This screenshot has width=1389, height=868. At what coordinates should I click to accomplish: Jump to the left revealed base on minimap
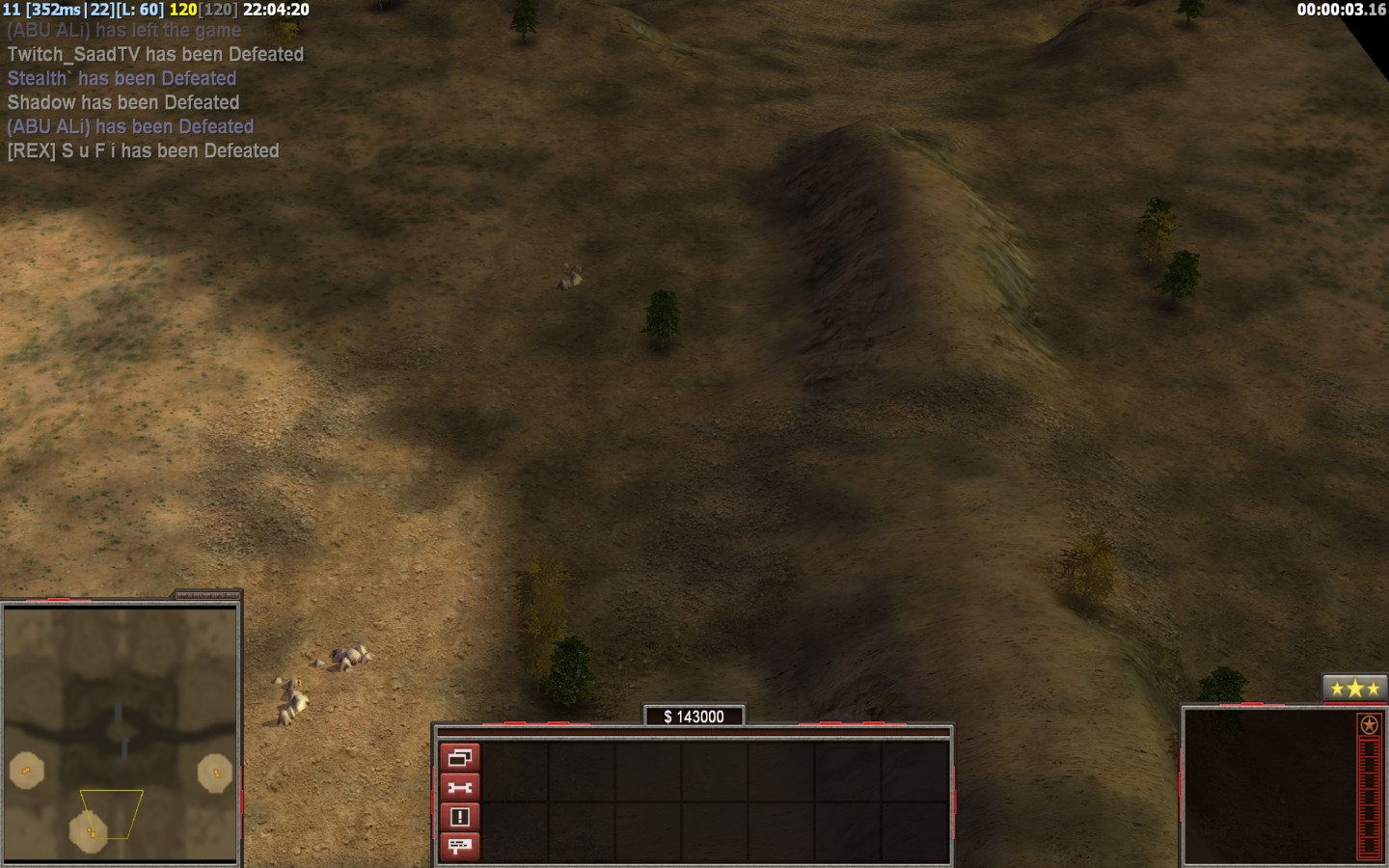(x=26, y=770)
